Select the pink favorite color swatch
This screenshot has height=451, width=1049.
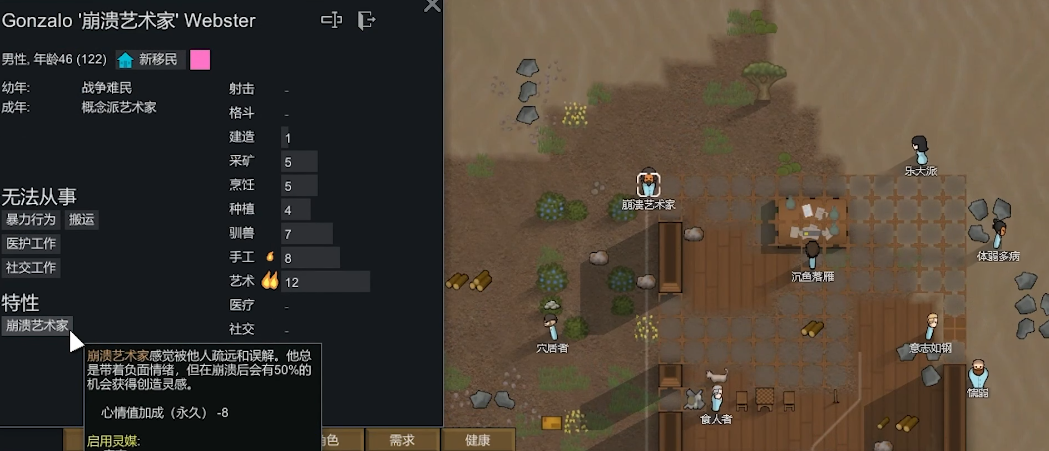(200, 60)
